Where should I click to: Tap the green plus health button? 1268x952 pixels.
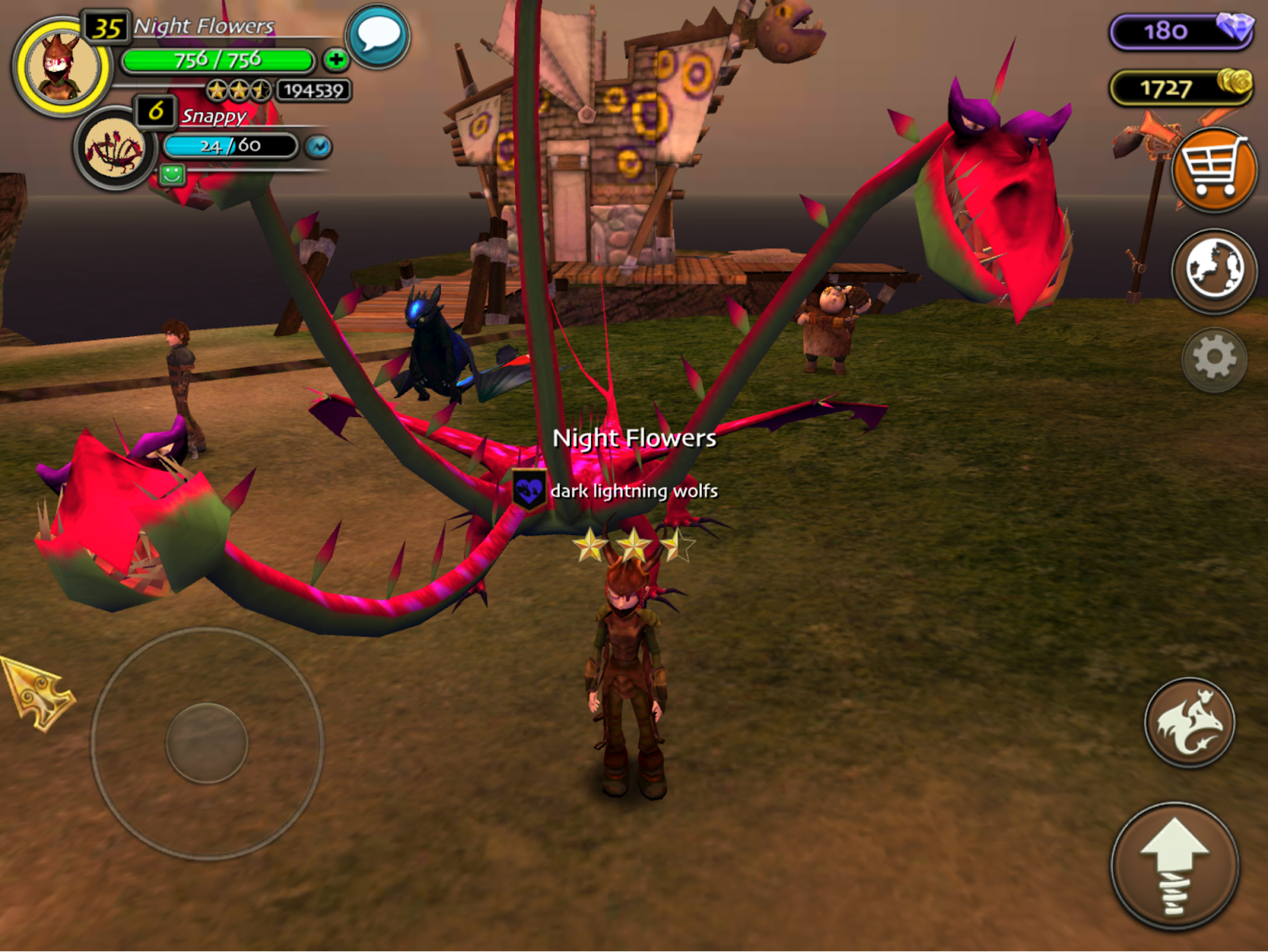[x=335, y=59]
